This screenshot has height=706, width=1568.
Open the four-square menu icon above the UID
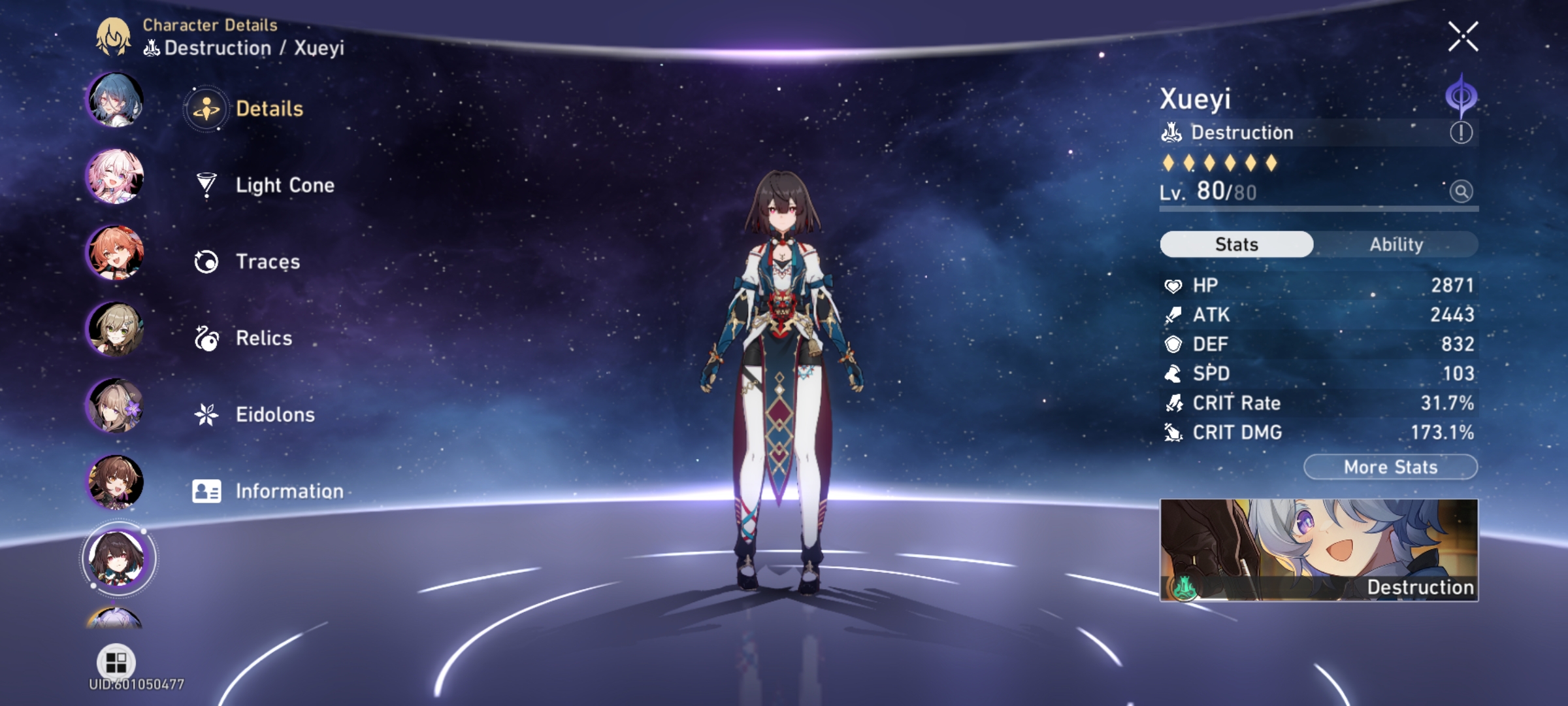116,664
